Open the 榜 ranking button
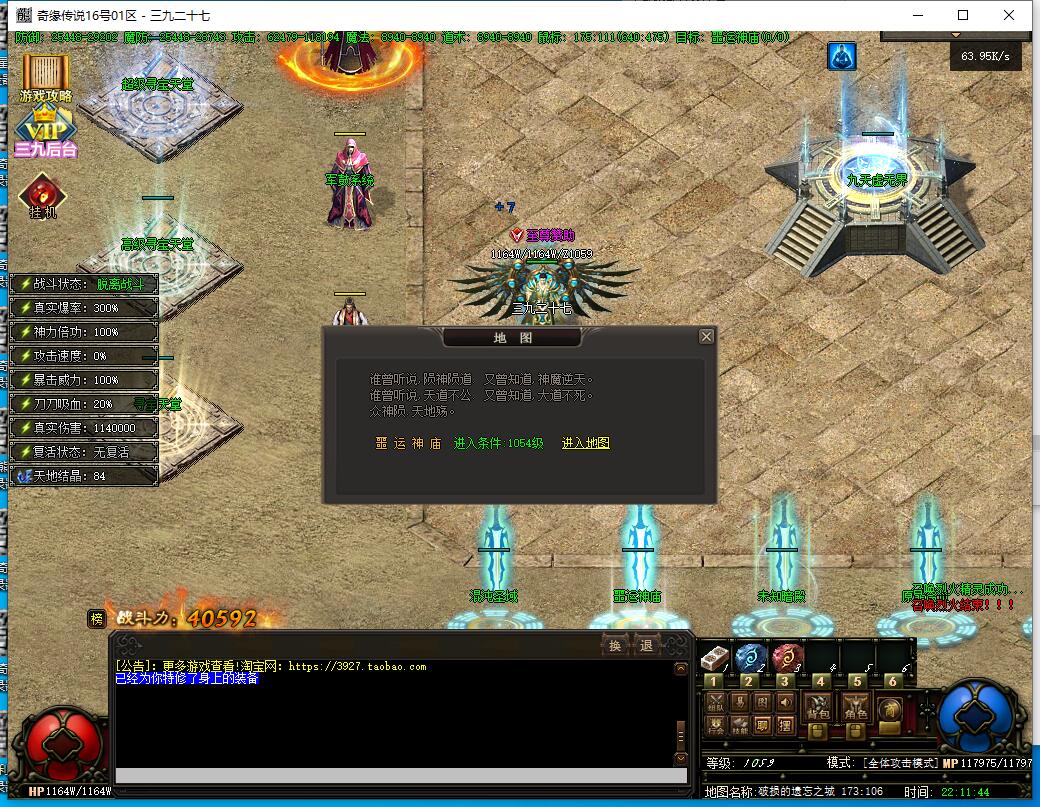The width and height of the screenshot is (1040, 807). coord(96,618)
